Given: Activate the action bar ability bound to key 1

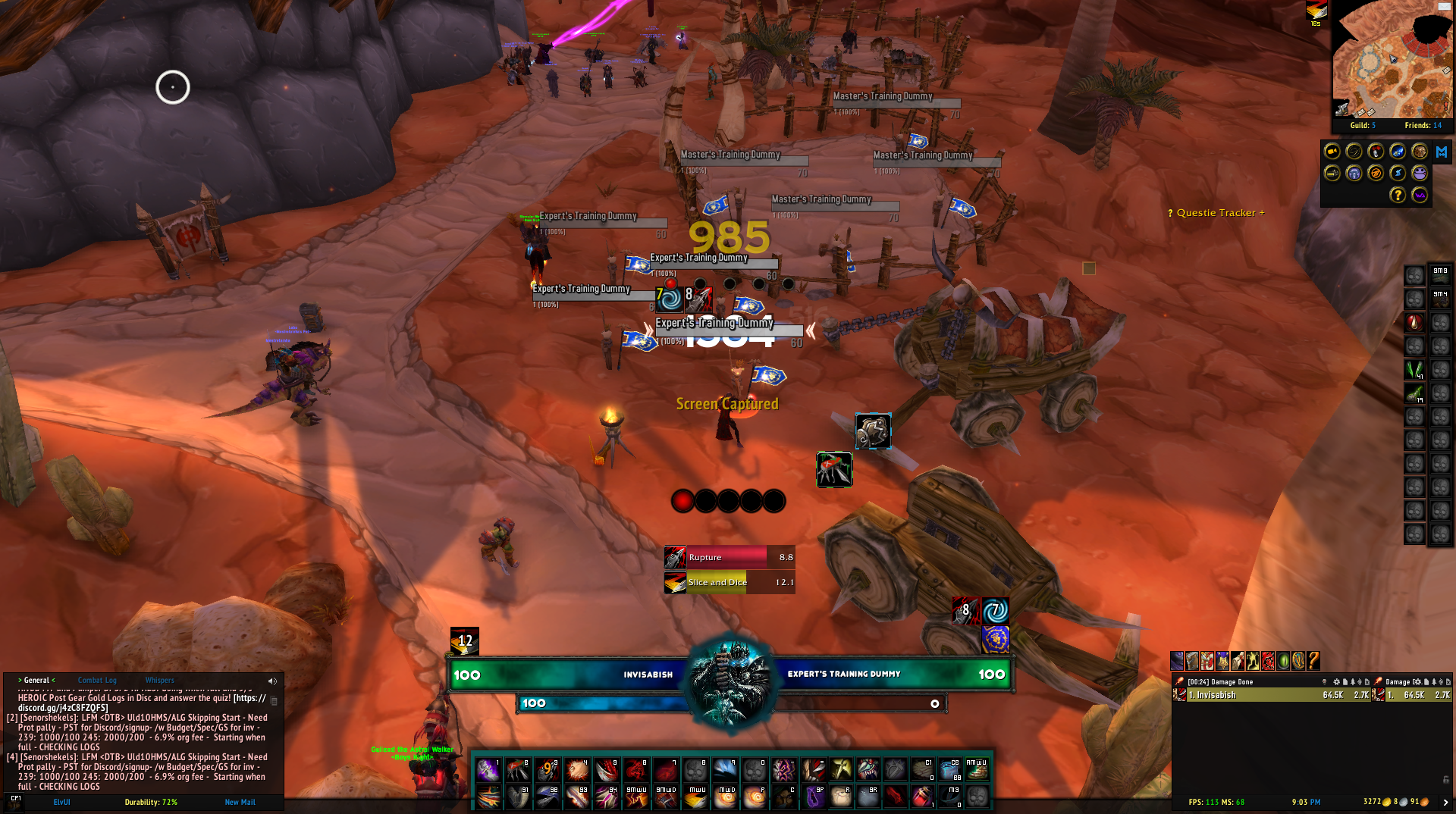Looking at the screenshot, I should click(x=488, y=770).
